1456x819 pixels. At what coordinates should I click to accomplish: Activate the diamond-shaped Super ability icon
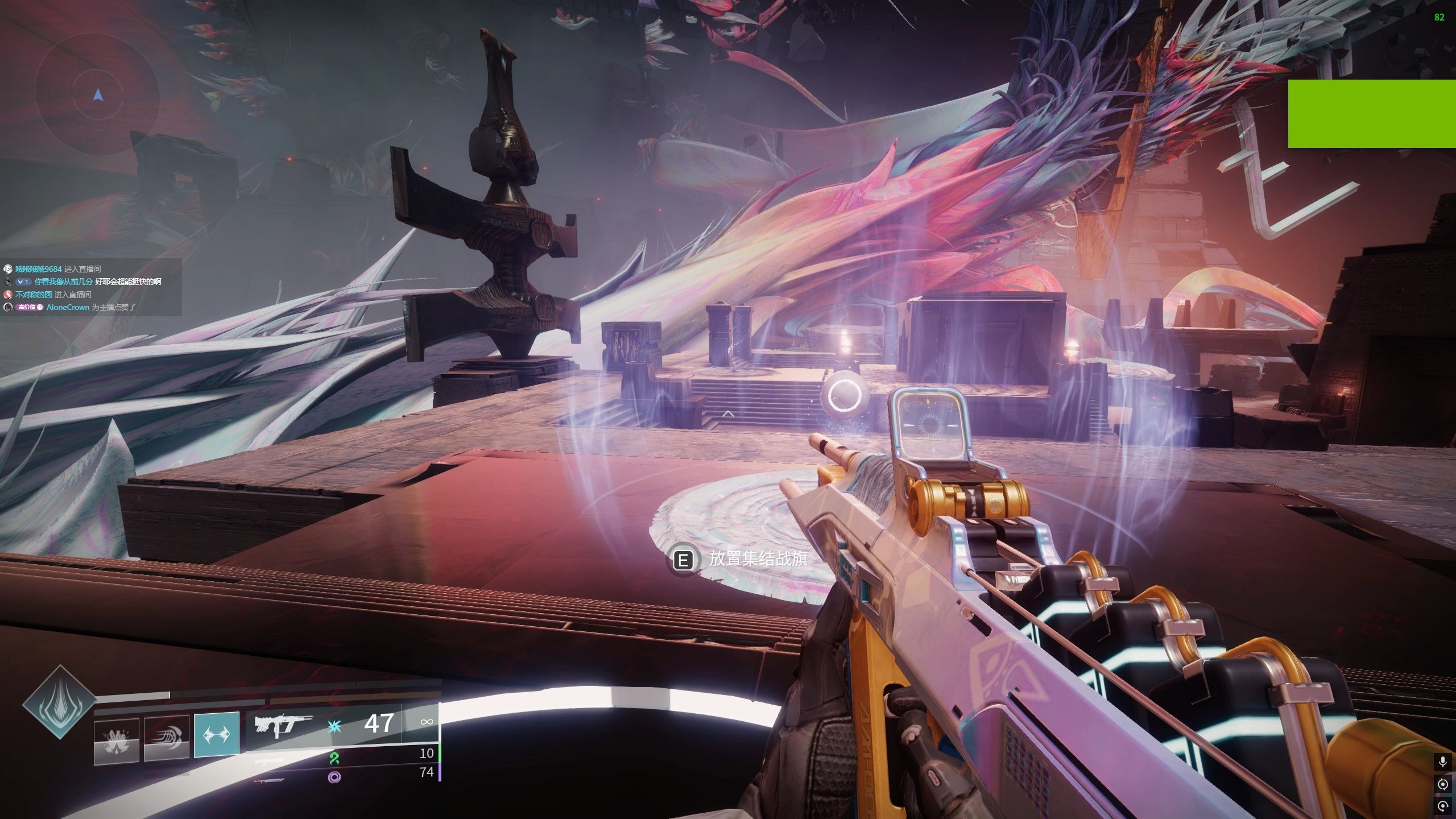(x=59, y=702)
